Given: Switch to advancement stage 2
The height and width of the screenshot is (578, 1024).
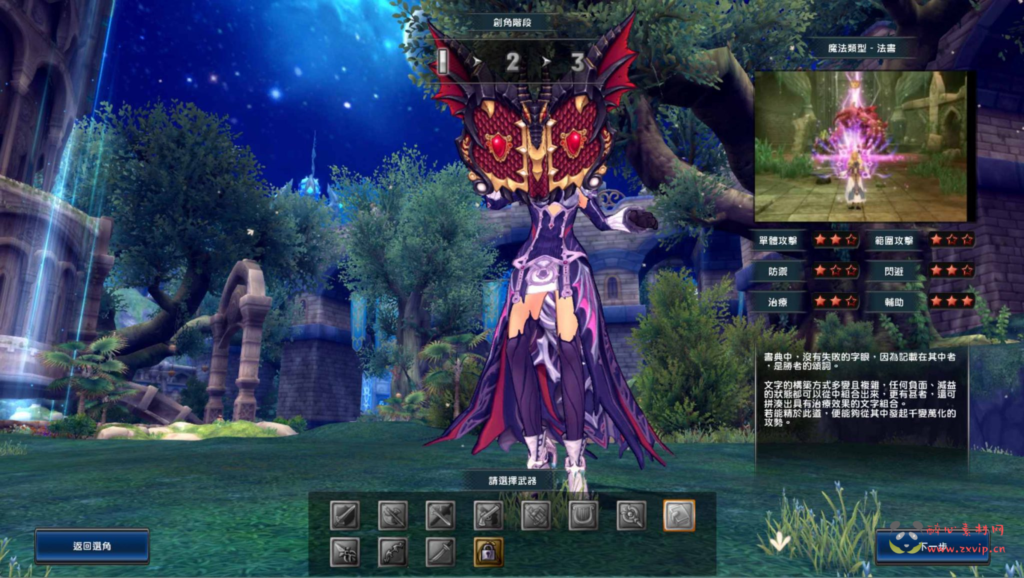Looking at the screenshot, I should coord(512,63).
